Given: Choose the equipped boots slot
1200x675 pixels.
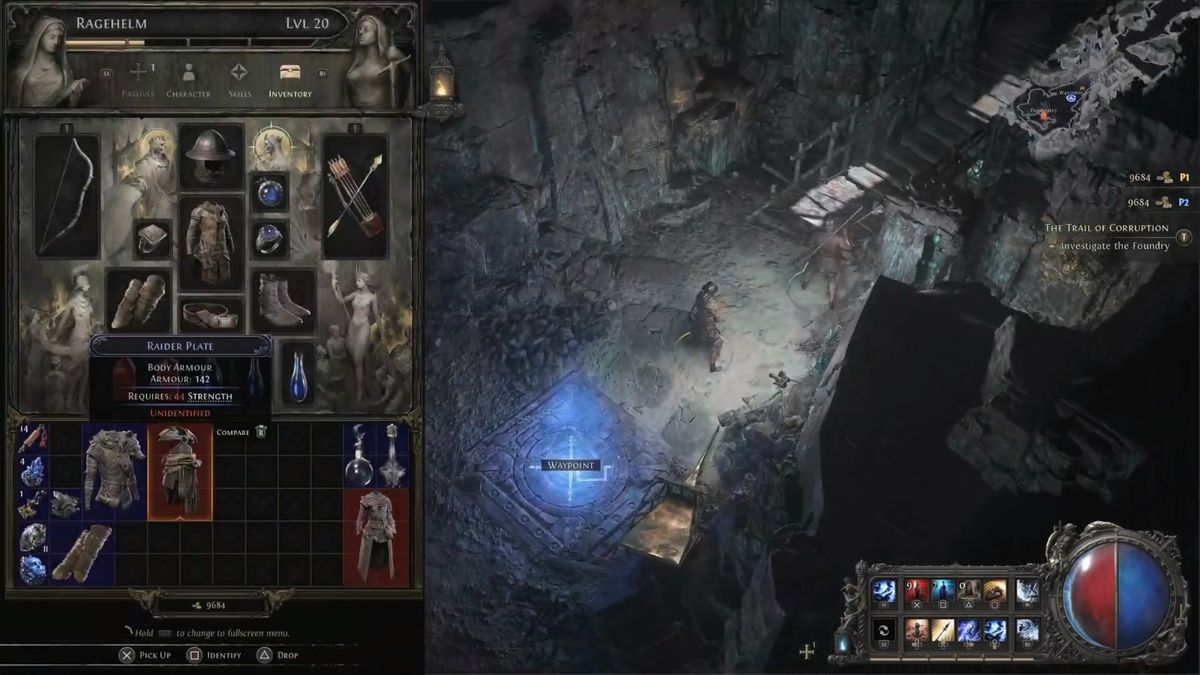Looking at the screenshot, I should click(282, 300).
